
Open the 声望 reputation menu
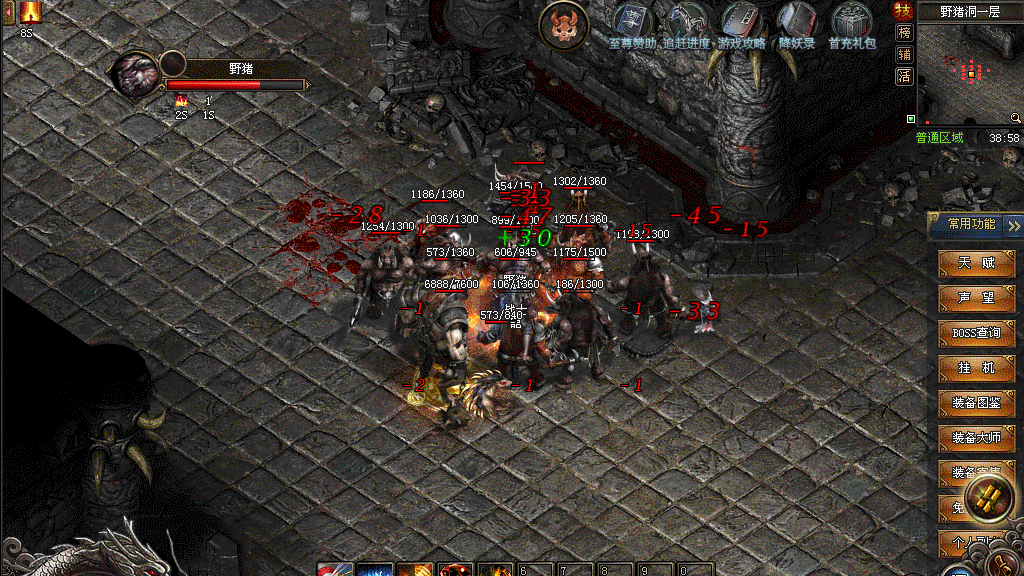coord(977,298)
